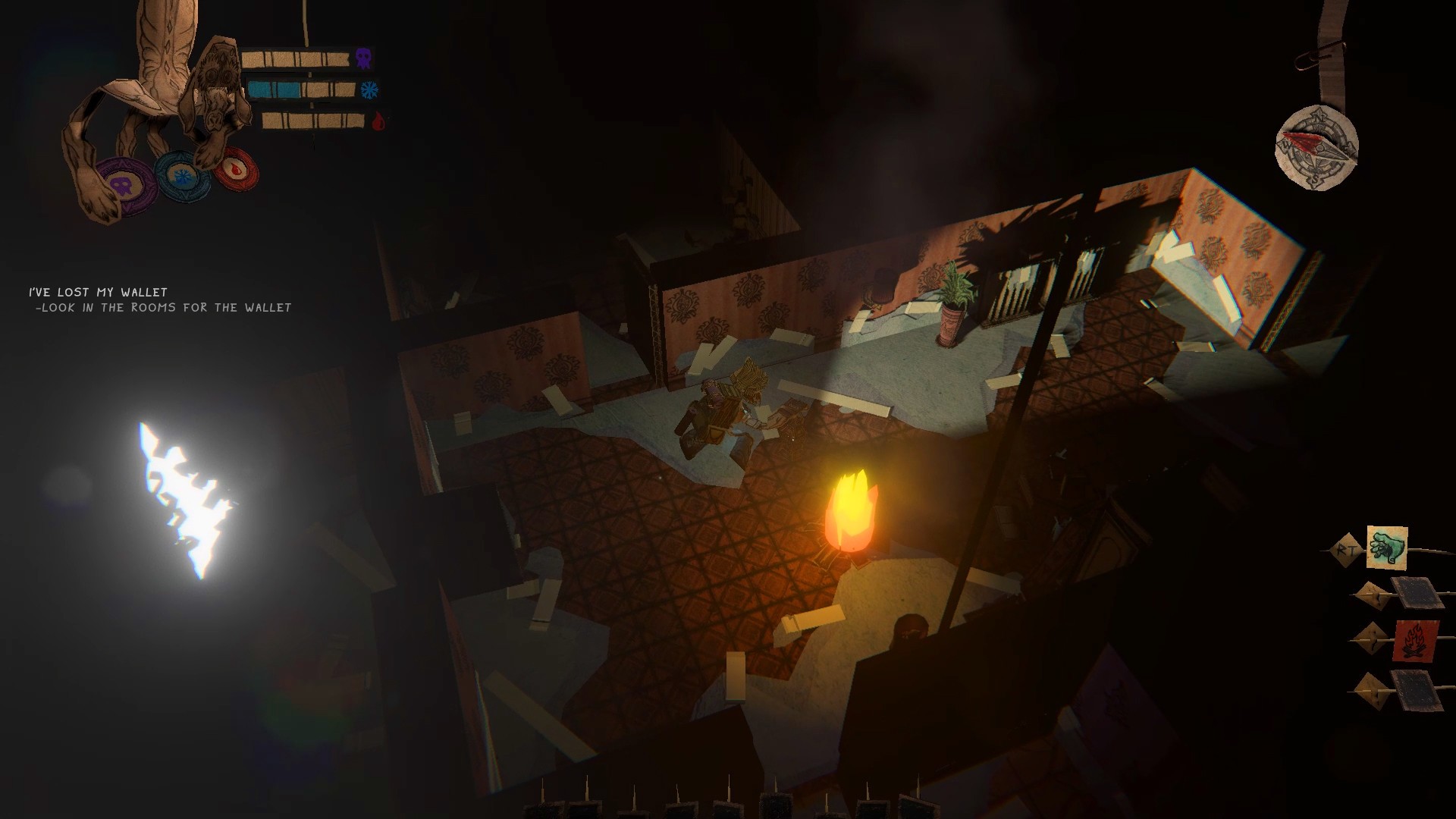Toggle the compass in the top-right corner
The width and height of the screenshot is (1456, 819).
1319,149
